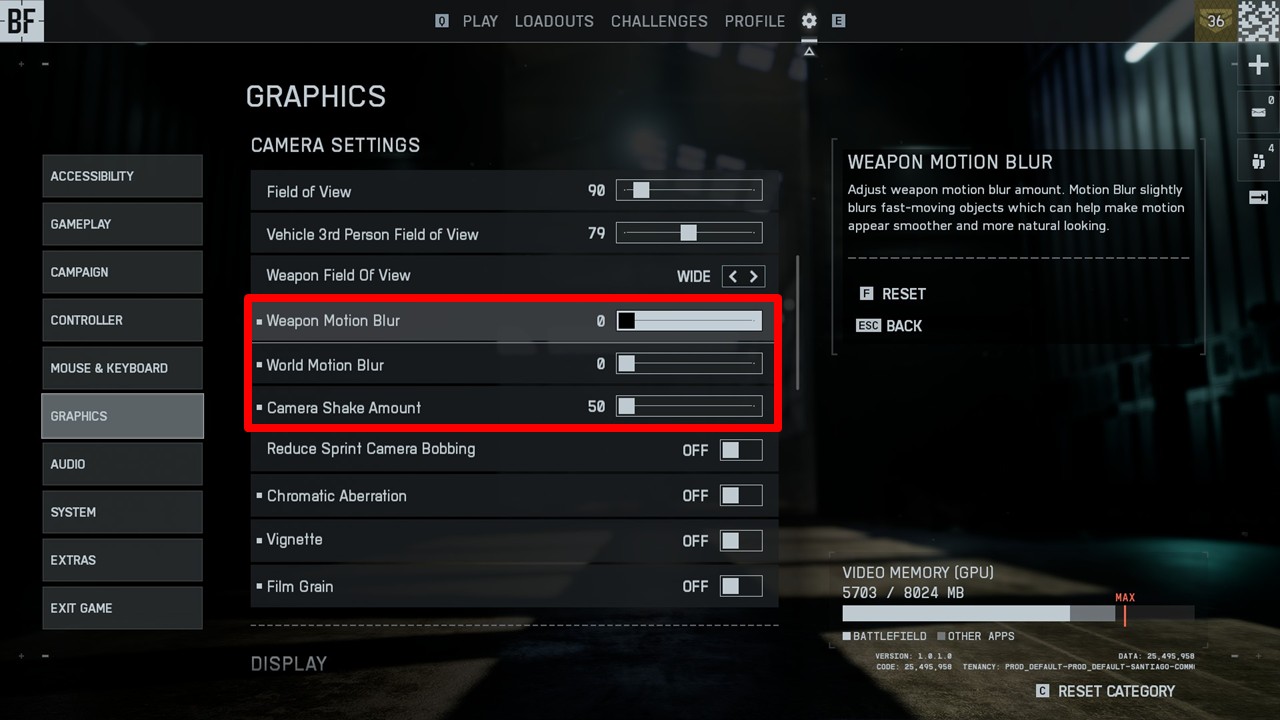Open the Accessibility settings category

point(122,176)
